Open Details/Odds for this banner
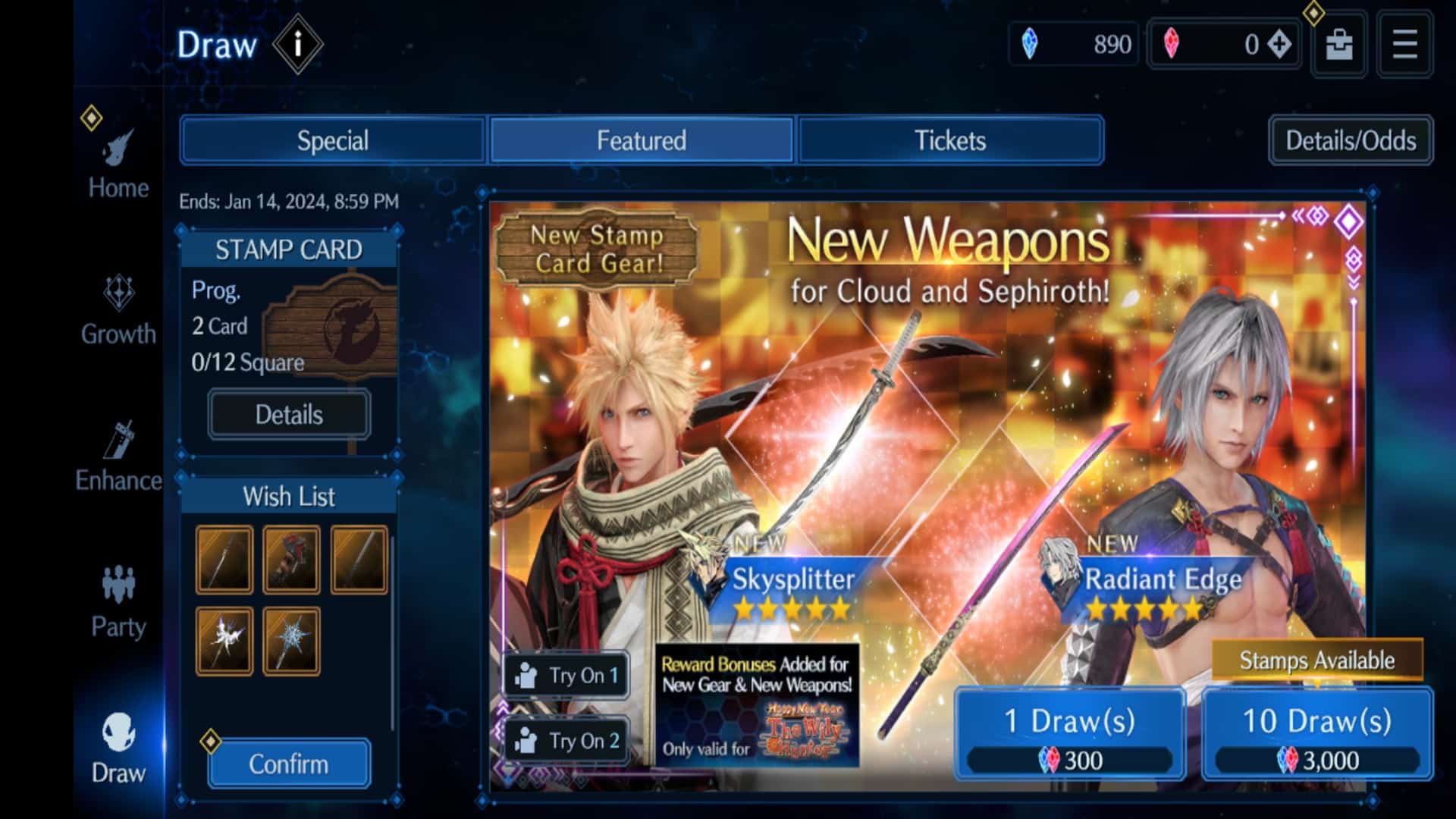 pos(1350,140)
